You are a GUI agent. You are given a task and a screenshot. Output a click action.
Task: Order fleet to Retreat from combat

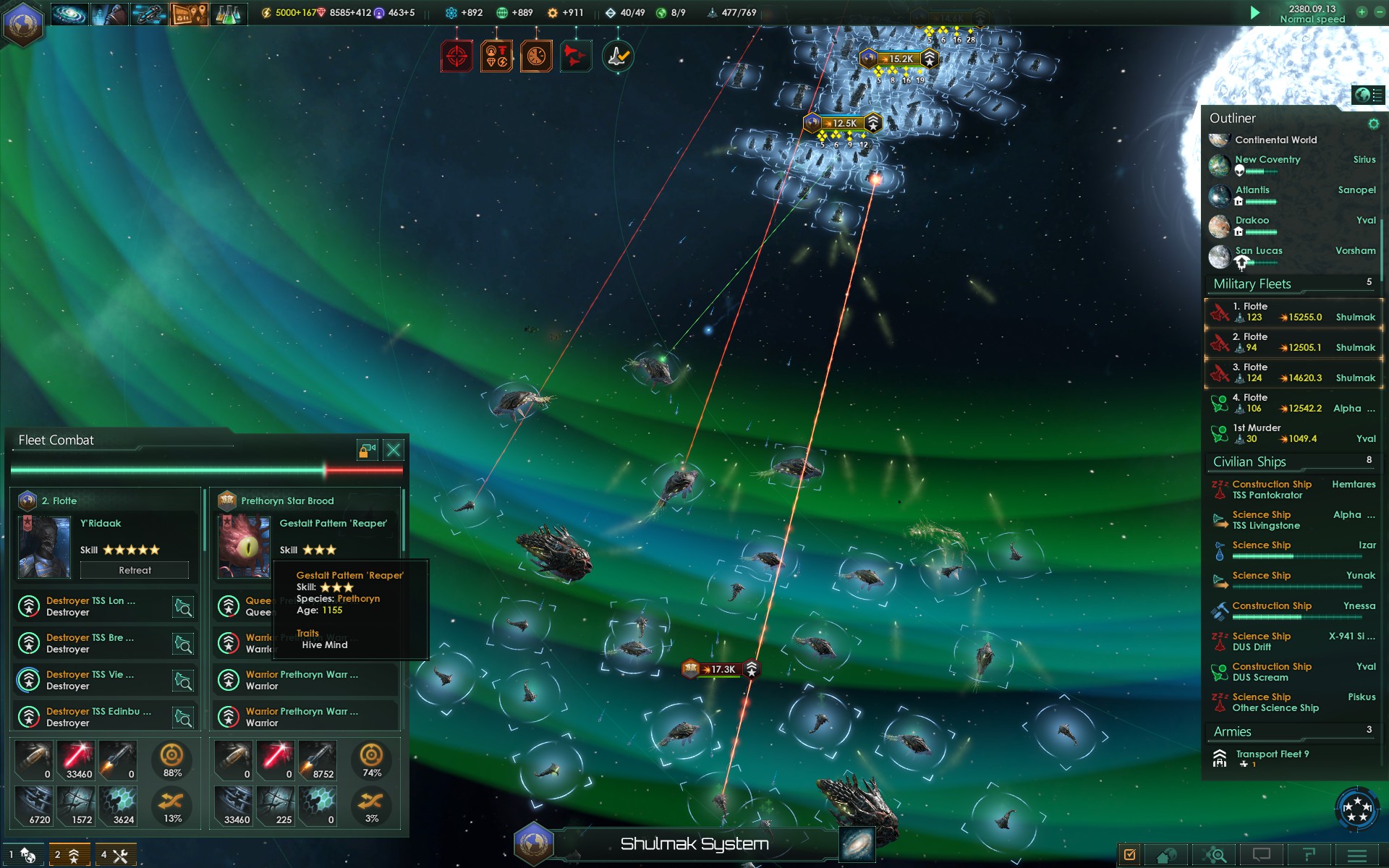point(135,571)
